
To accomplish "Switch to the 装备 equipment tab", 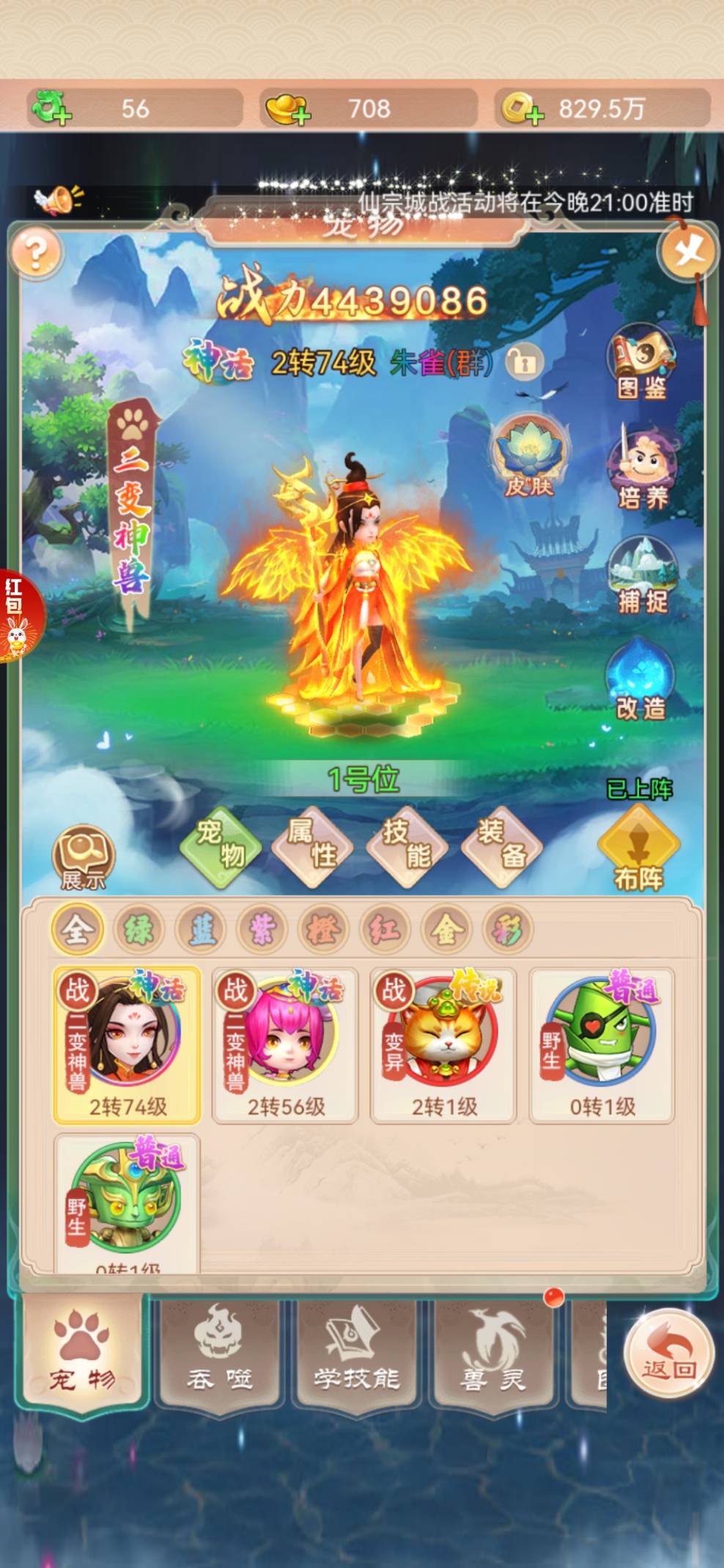I will click(x=502, y=844).
